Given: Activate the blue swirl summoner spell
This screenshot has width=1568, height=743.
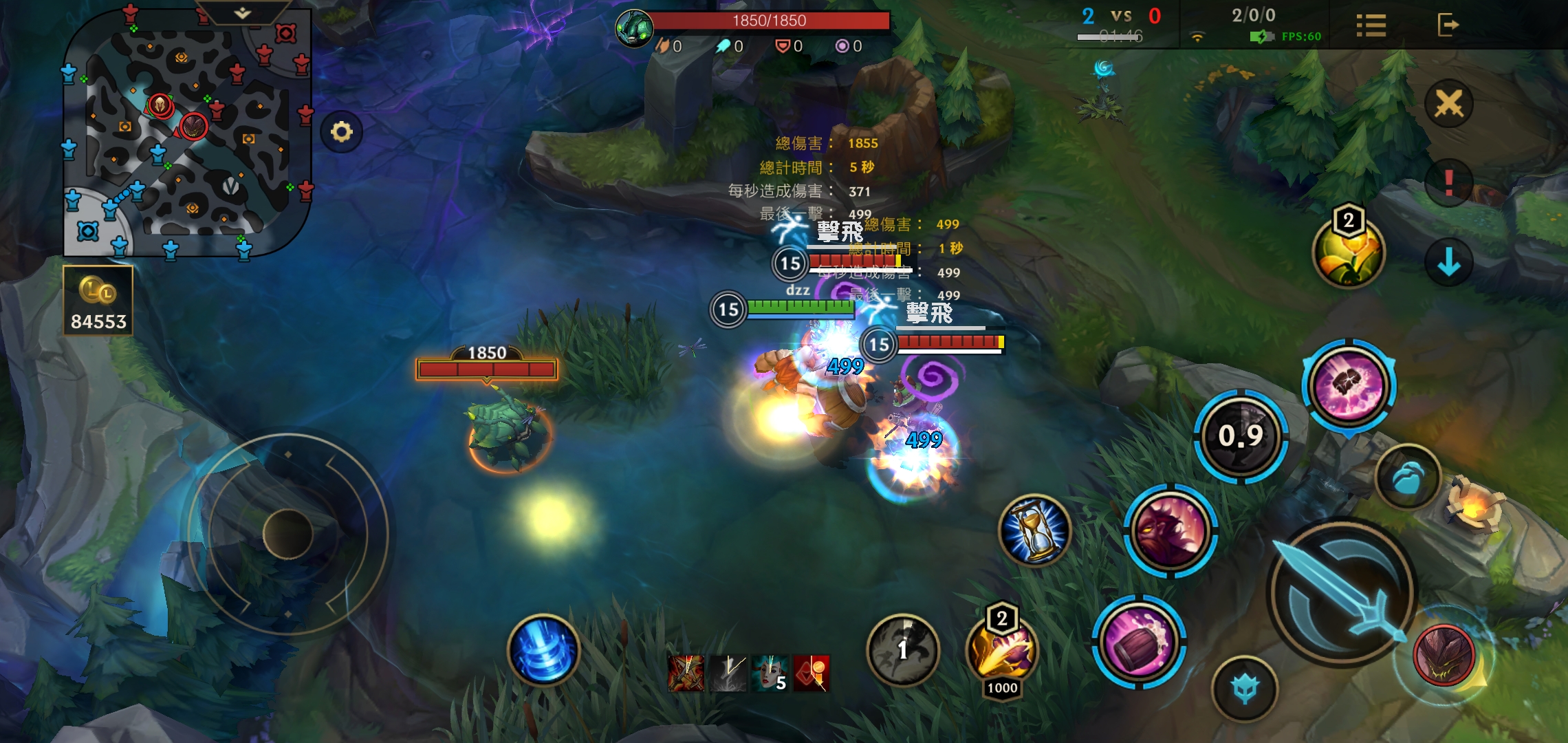Looking at the screenshot, I should (x=543, y=650).
